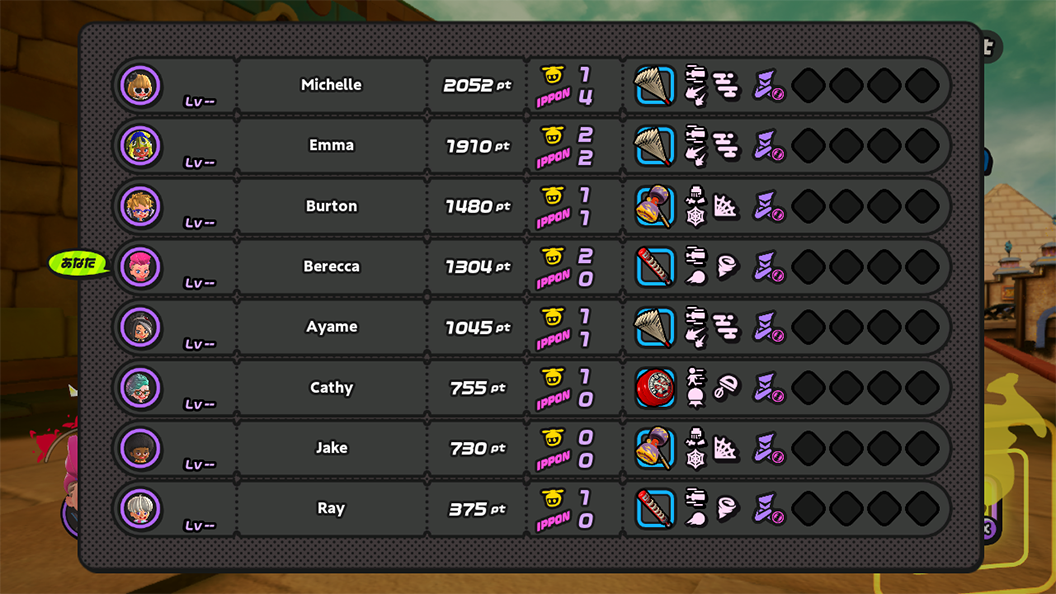Screen dimensions: 1056x594
Task: Inspect Michelle's folding fan weapon icon
Action: click(655, 86)
